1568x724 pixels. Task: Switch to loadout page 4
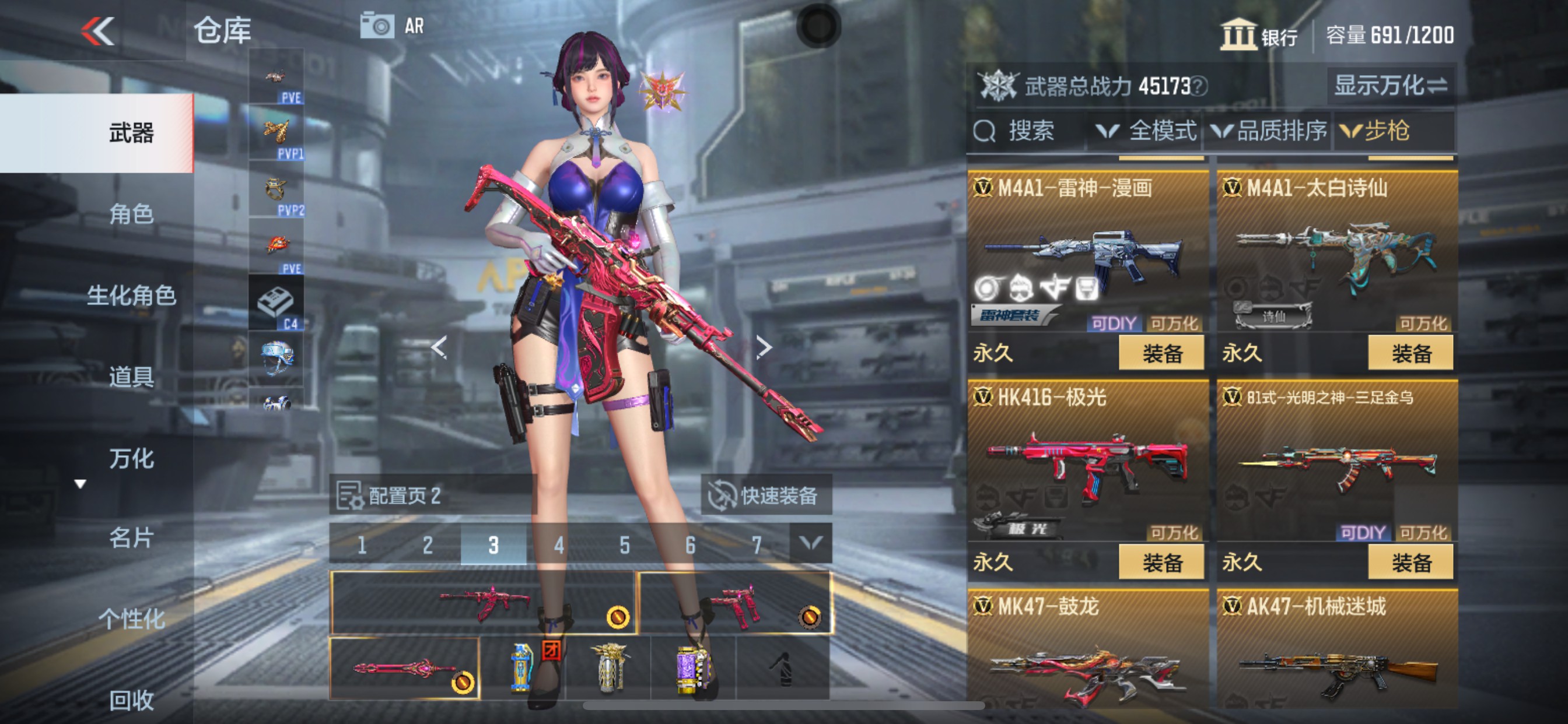click(x=559, y=545)
